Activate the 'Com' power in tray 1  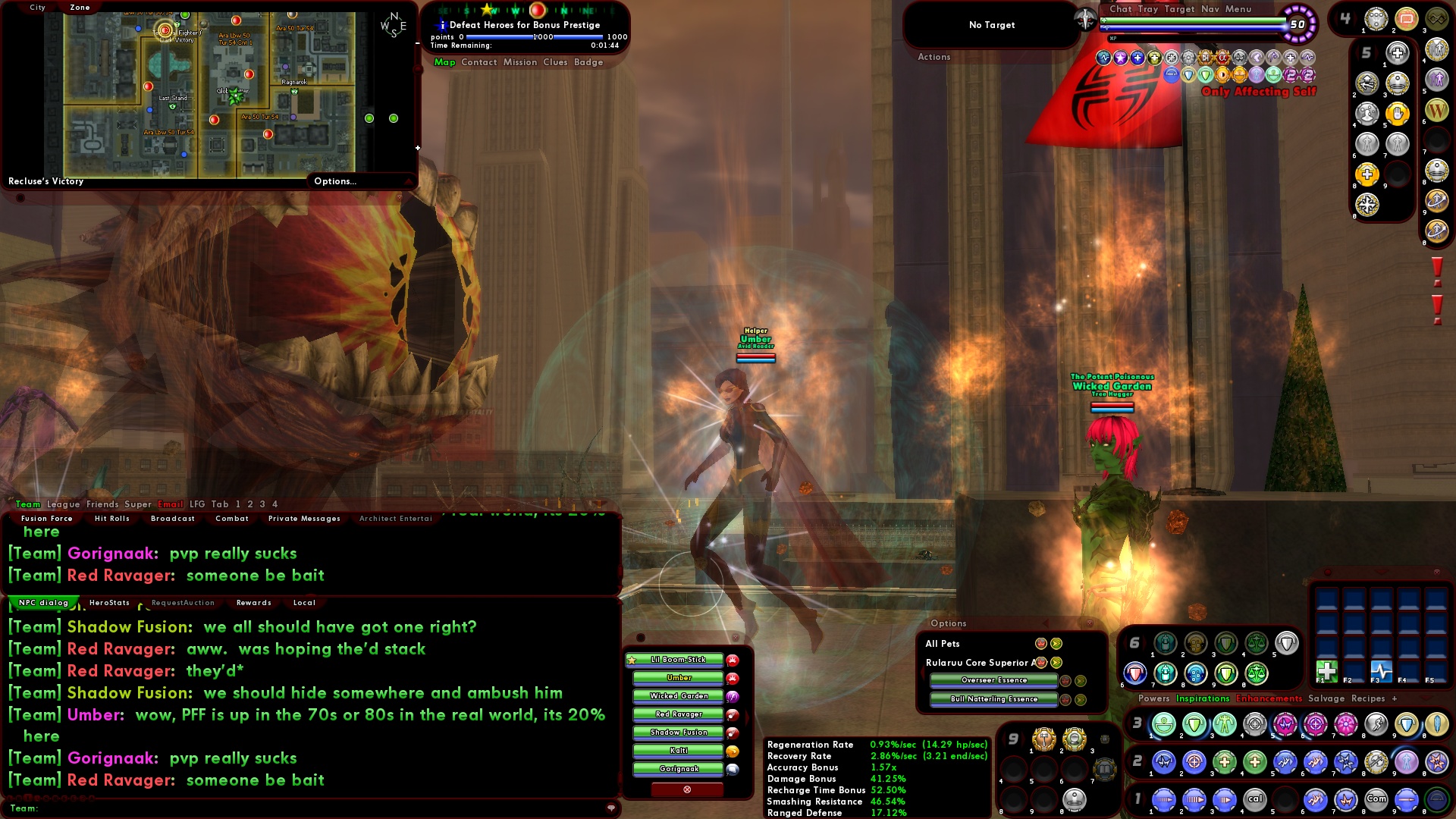click(1376, 799)
